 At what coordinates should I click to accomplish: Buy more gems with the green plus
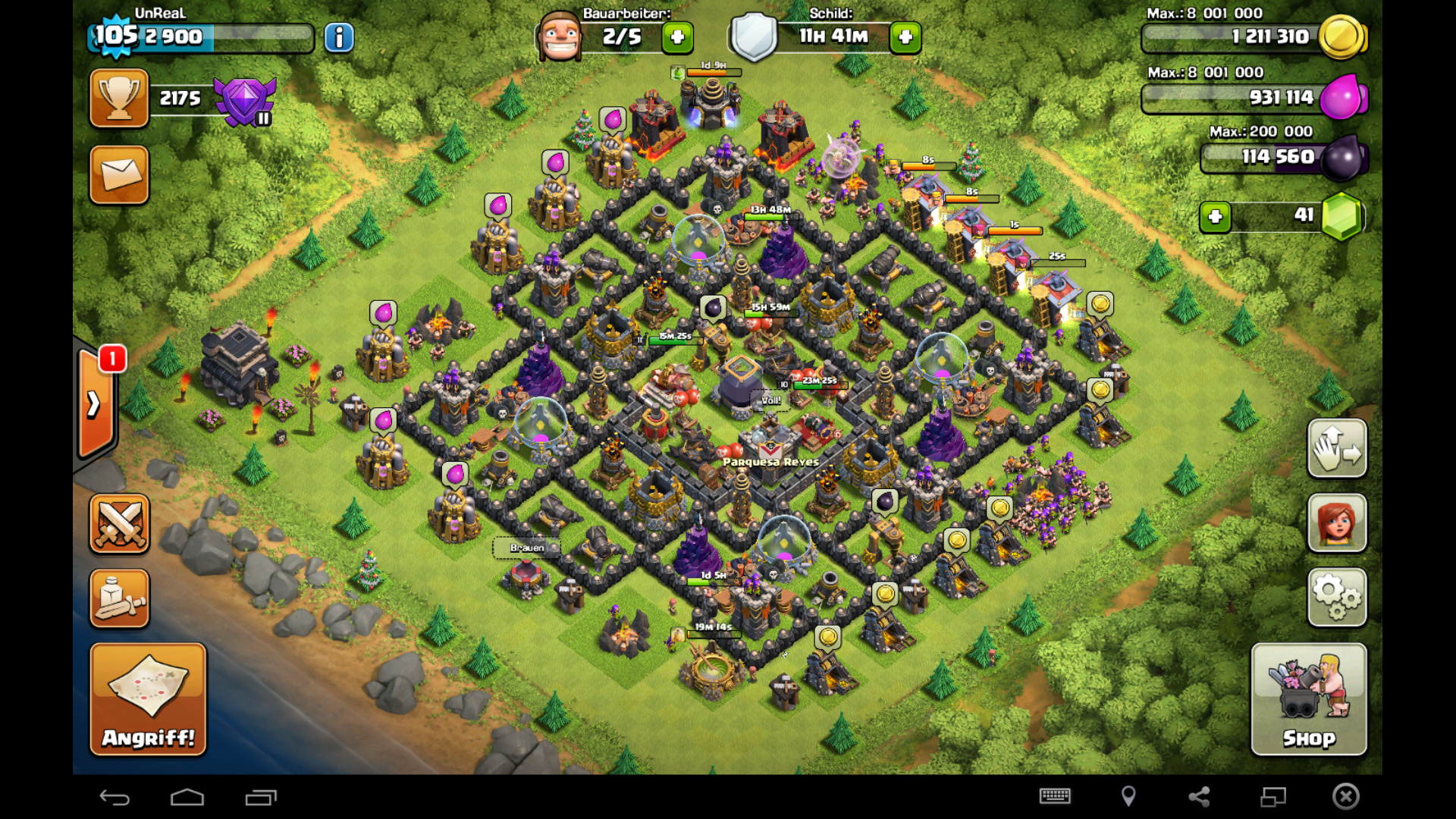[1215, 217]
